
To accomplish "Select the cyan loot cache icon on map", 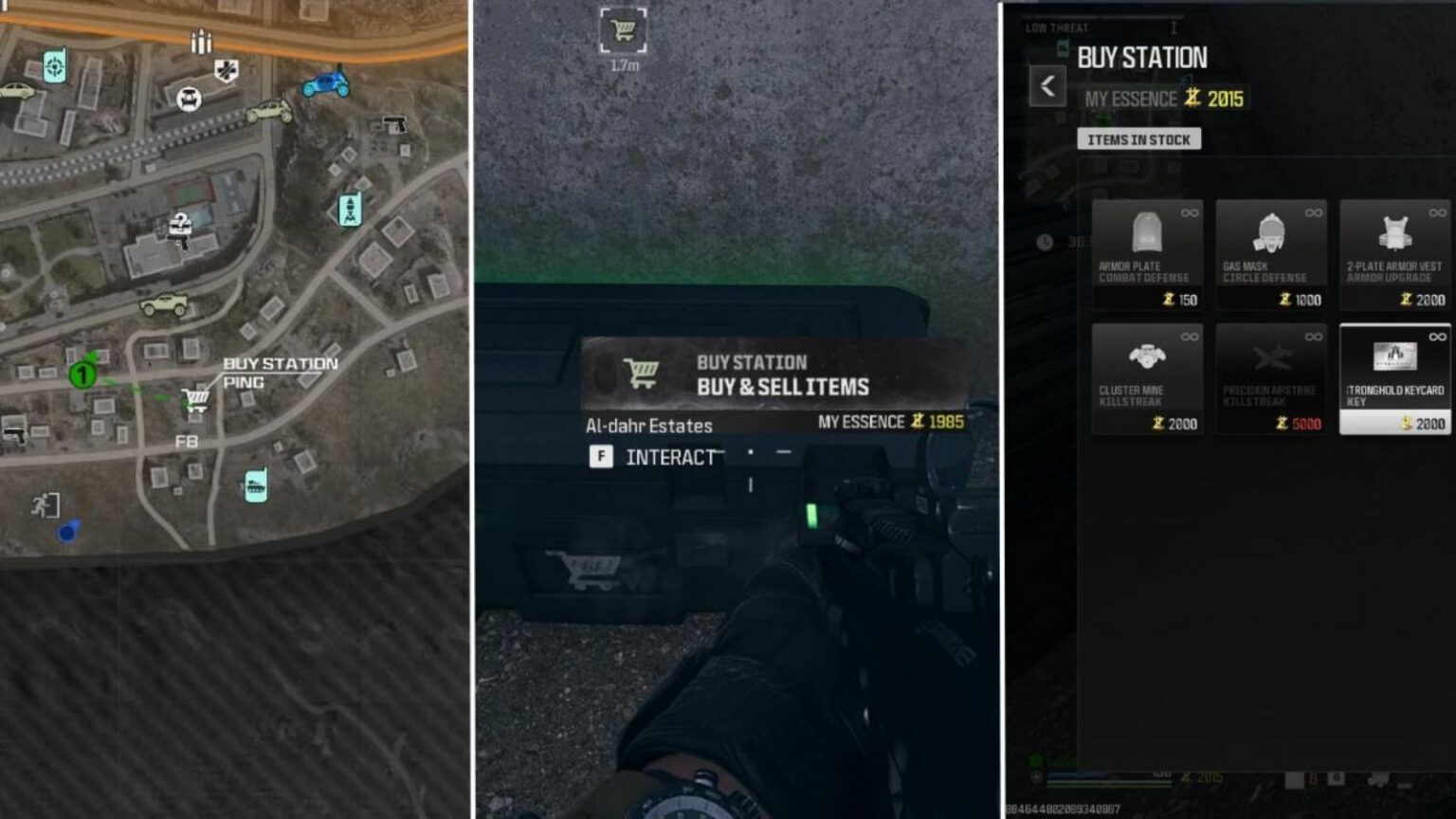I will pos(257,485).
